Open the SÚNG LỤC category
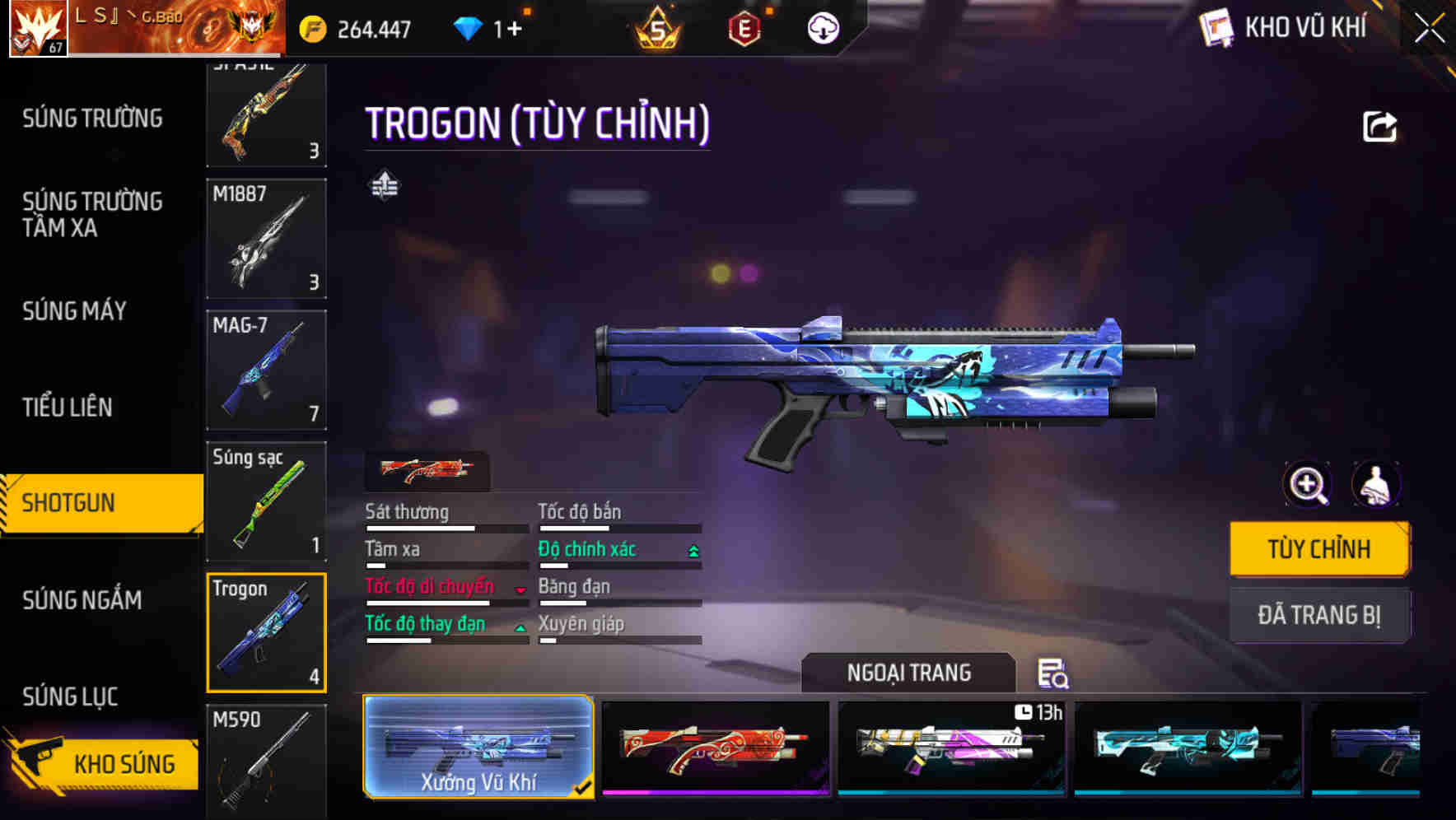1456x820 pixels. click(70, 697)
